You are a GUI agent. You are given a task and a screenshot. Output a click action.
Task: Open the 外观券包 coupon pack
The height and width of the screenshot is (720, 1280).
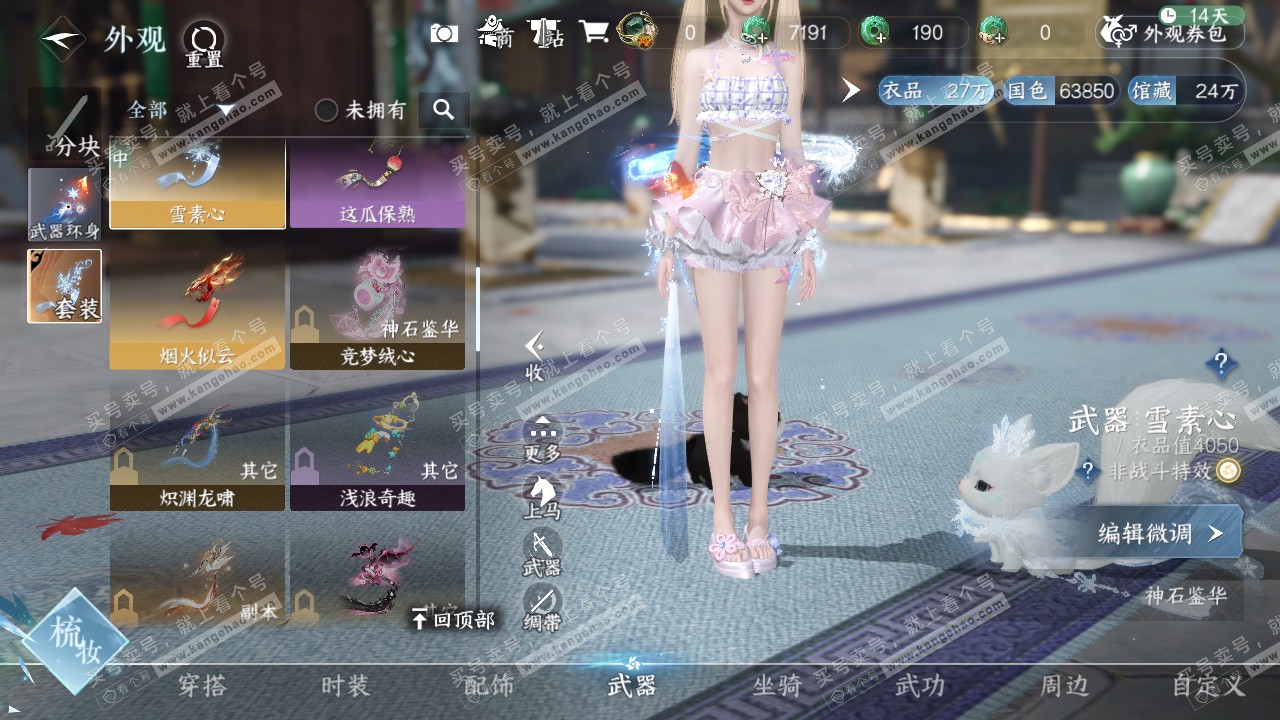[1170, 33]
